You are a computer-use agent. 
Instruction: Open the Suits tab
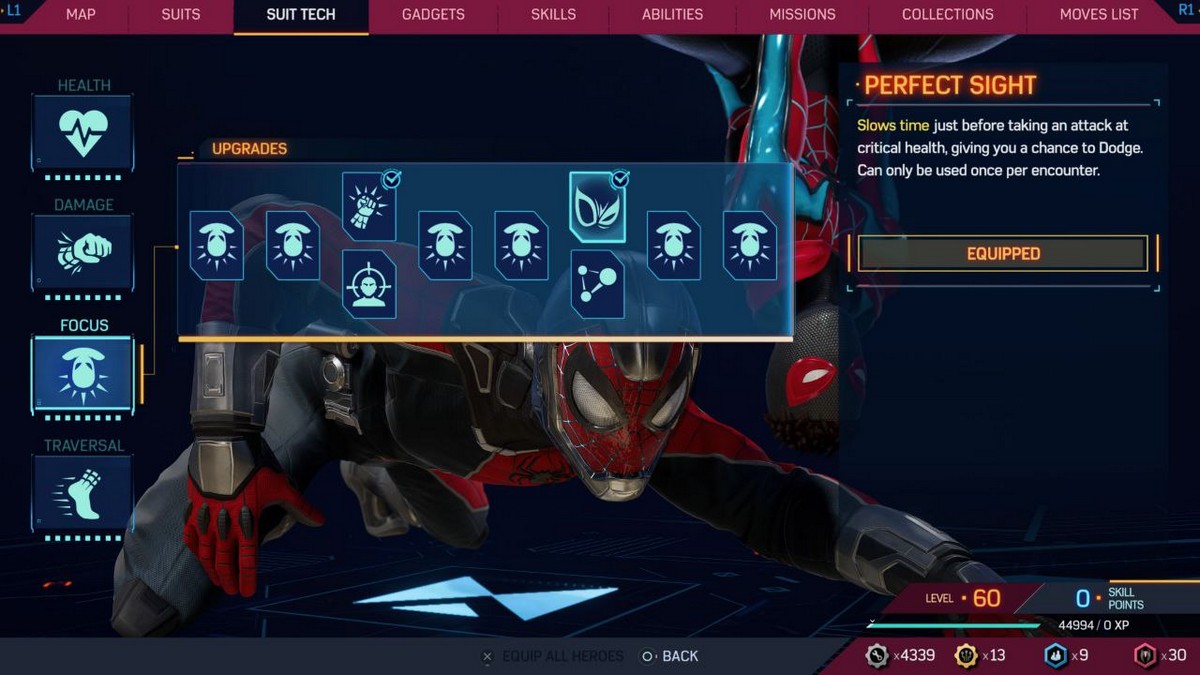pos(181,15)
